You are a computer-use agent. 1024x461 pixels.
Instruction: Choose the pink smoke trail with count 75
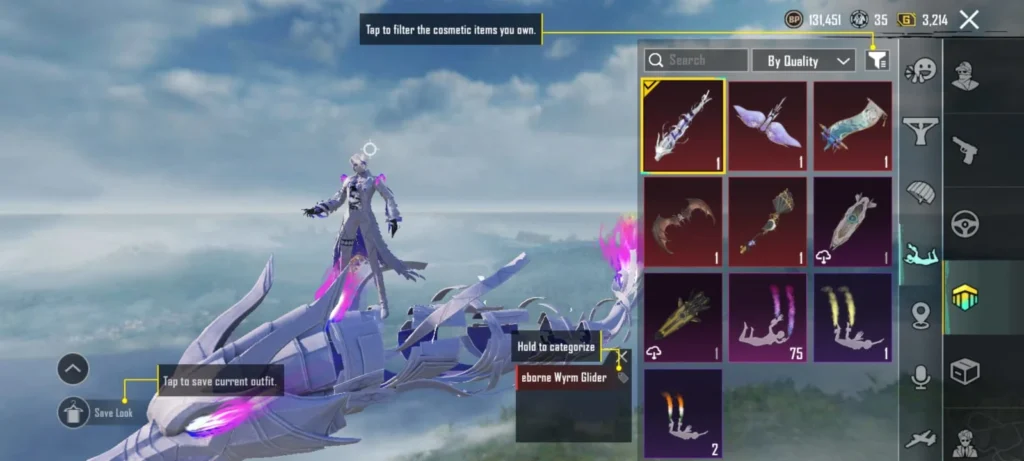[767, 317]
